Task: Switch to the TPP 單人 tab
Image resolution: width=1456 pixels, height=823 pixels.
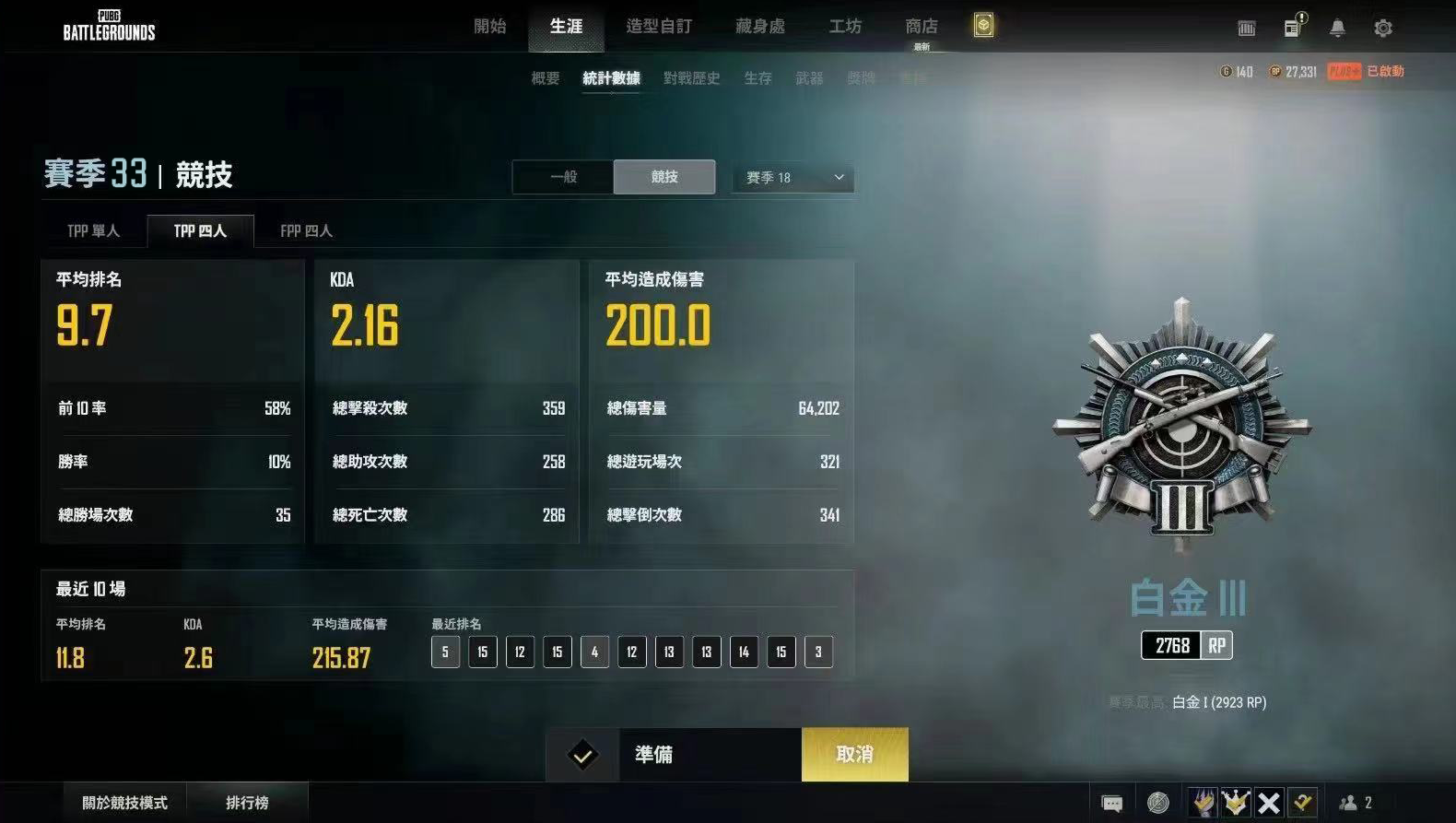Action: pyautogui.click(x=94, y=230)
